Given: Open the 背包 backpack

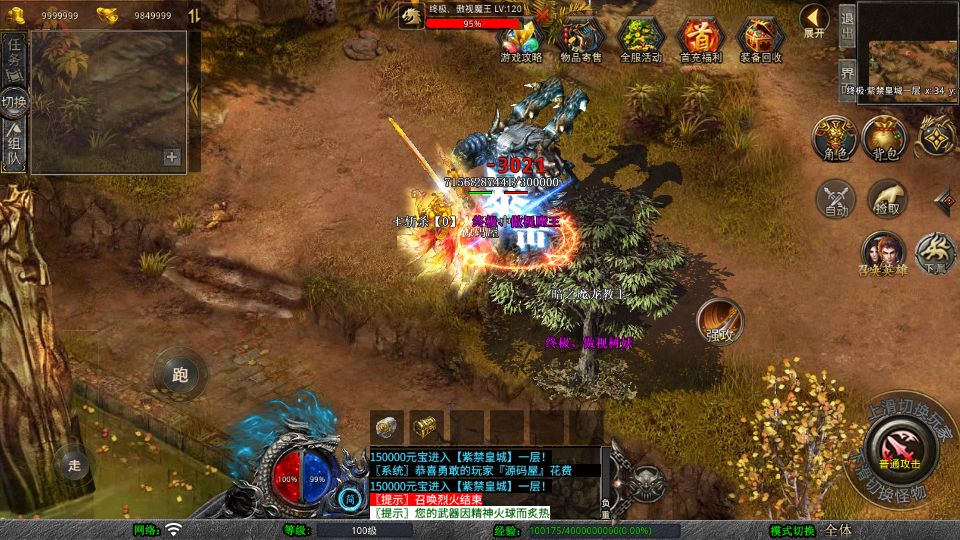Looking at the screenshot, I should [x=884, y=138].
